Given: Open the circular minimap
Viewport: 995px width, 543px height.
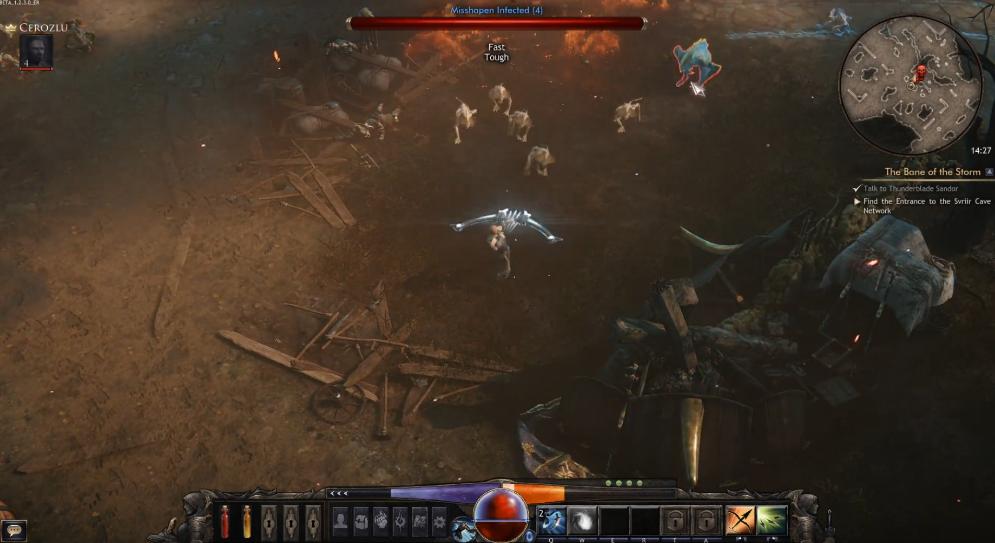Looking at the screenshot, I should [909, 85].
